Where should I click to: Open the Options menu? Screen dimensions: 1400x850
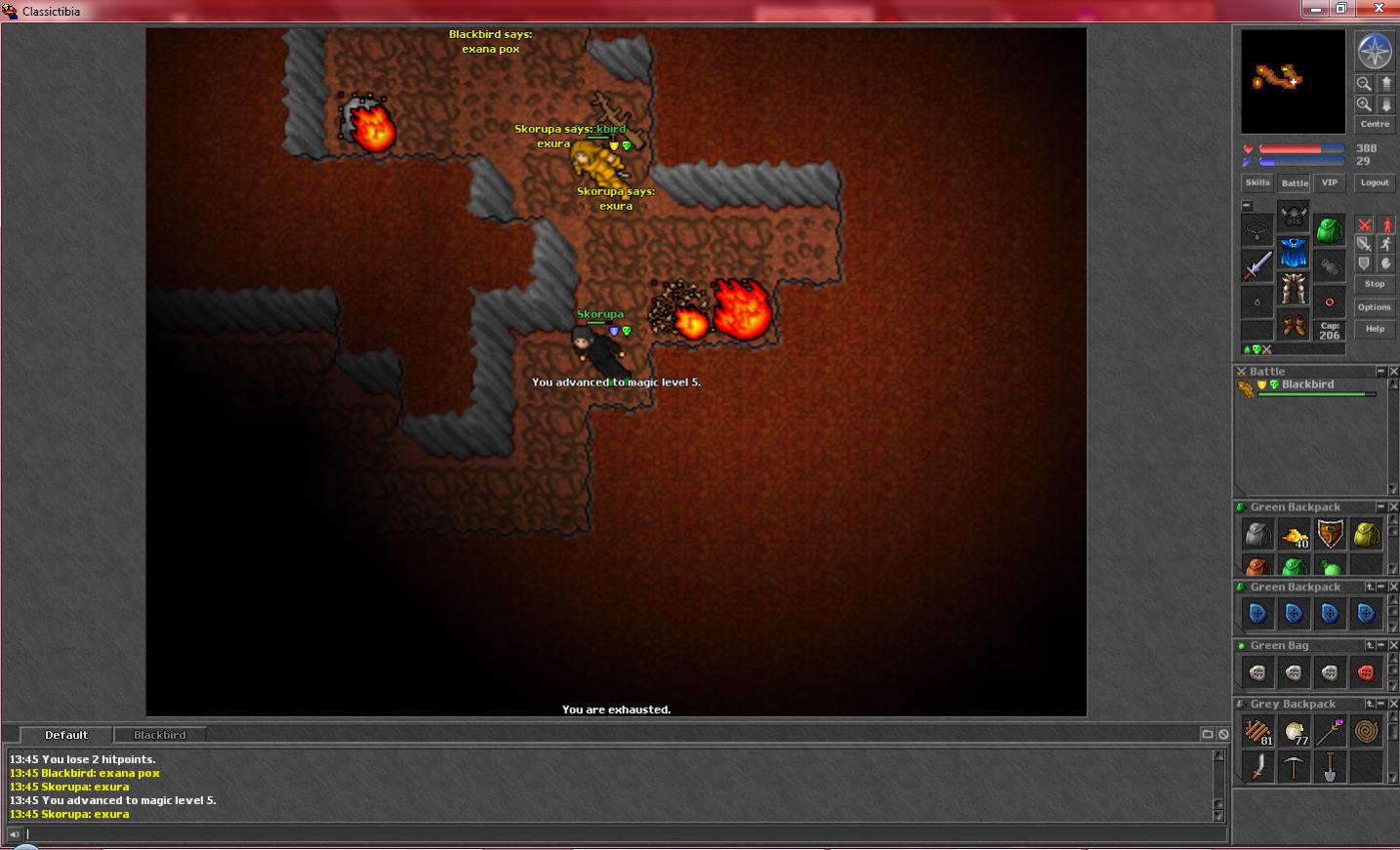click(x=1375, y=307)
